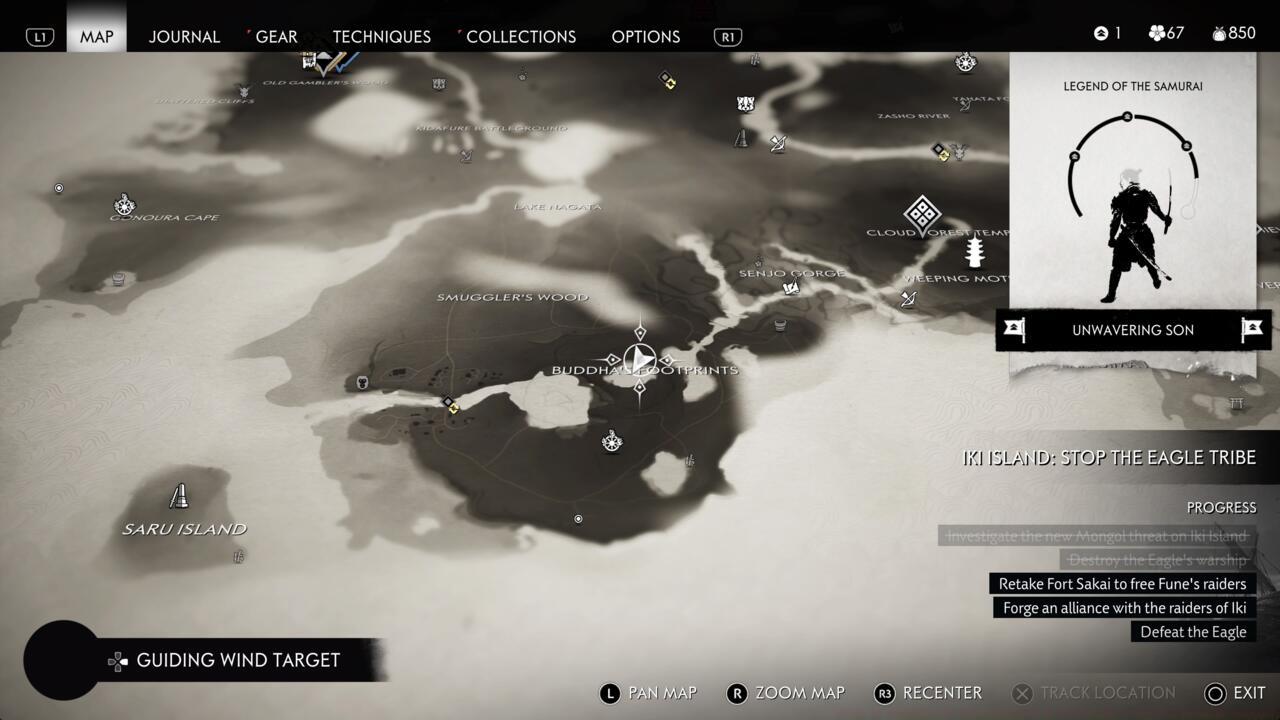1280x720 pixels.
Task: Switch to the Journal tab
Action: (184, 36)
